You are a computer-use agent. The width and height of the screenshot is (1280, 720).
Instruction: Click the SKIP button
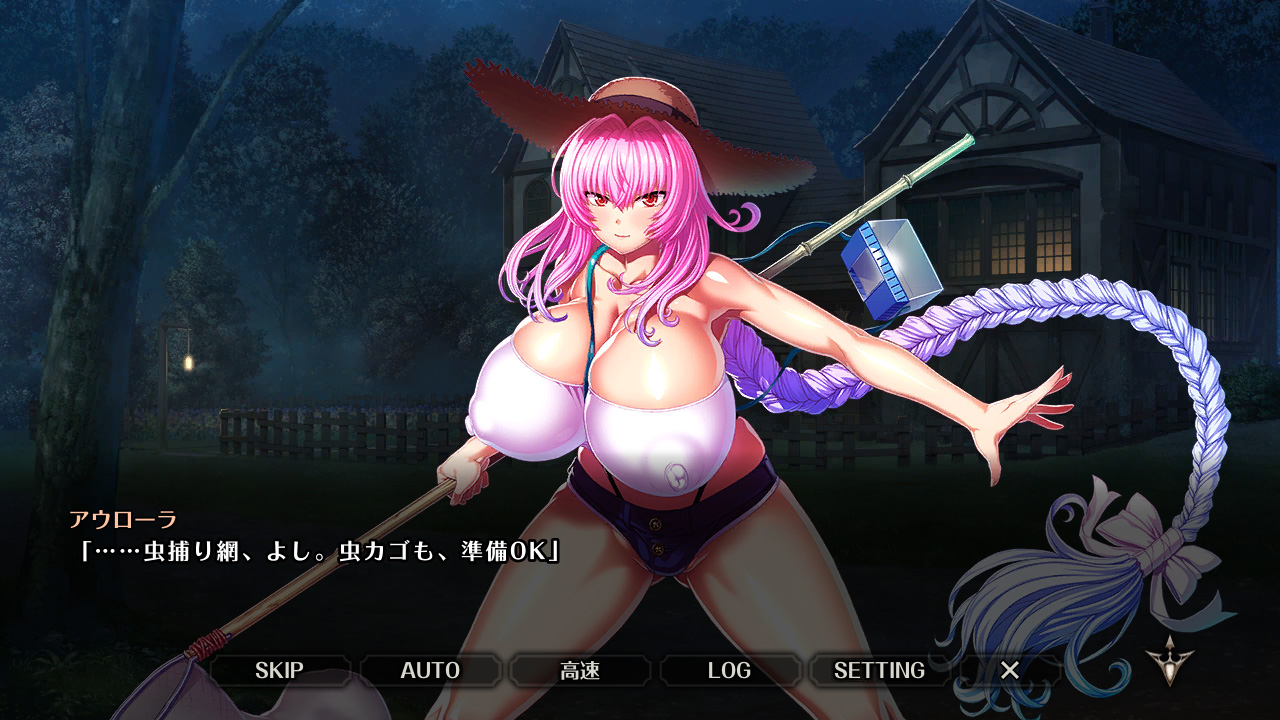[279, 670]
